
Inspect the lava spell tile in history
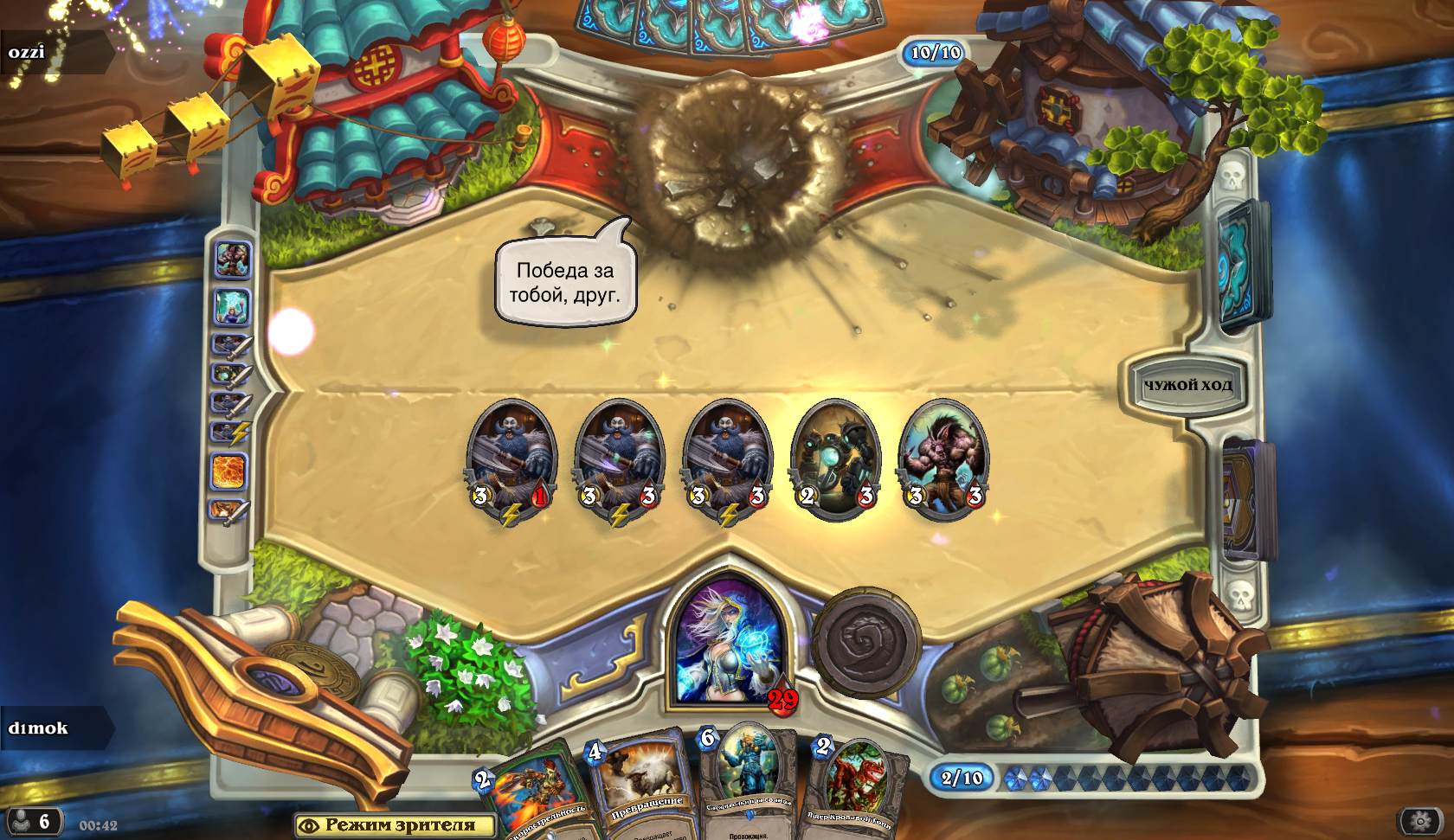pyautogui.click(x=229, y=472)
